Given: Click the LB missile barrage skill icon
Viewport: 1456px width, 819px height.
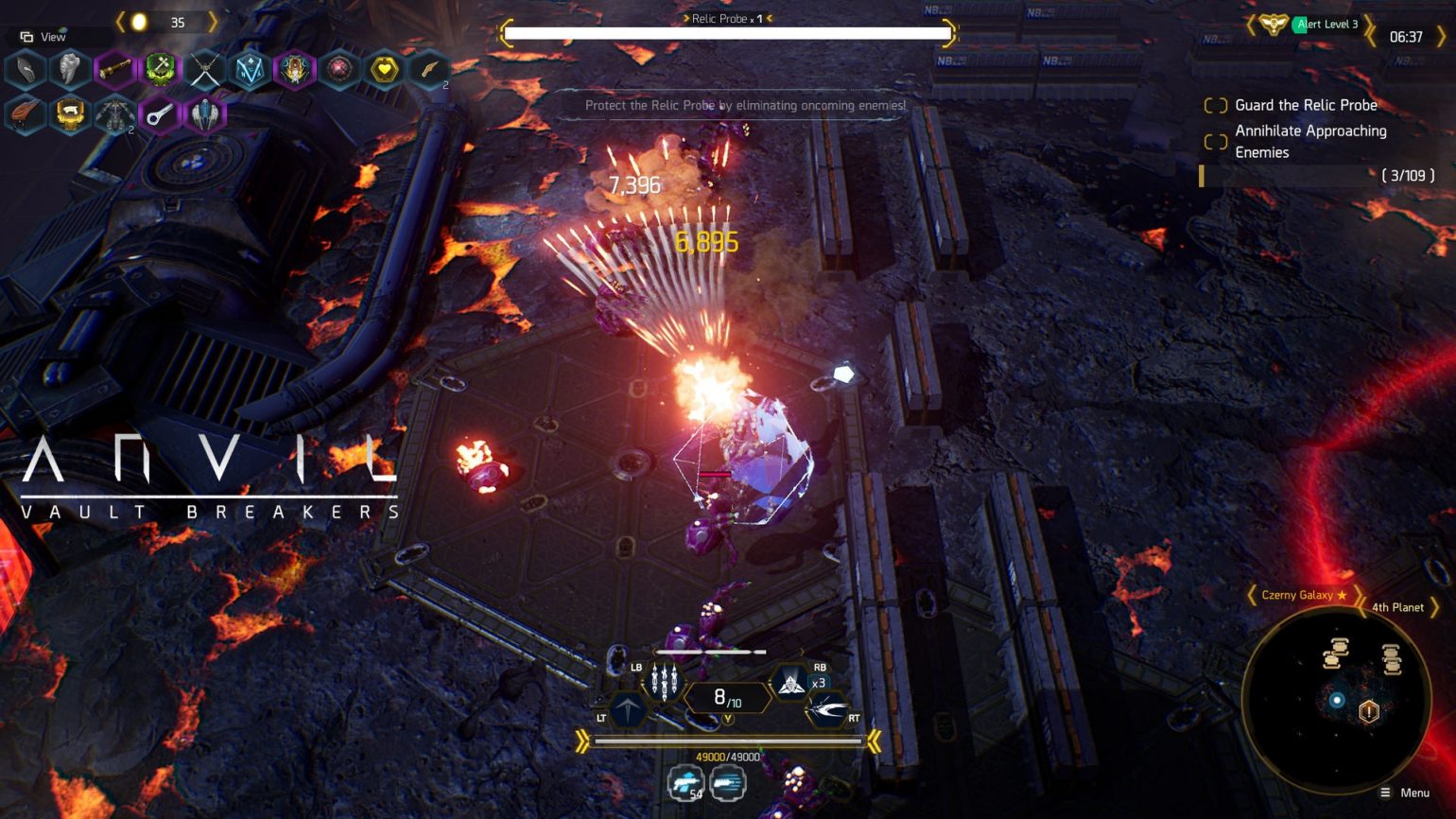Looking at the screenshot, I should point(666,683).
